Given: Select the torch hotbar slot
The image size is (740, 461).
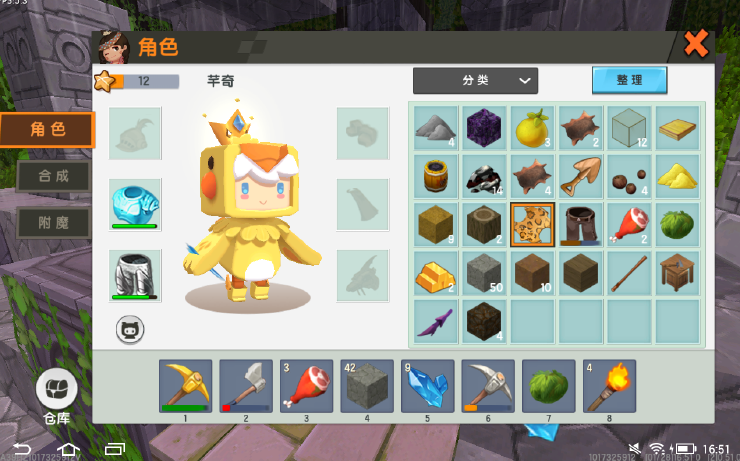Looking at the screenshot, I should point(609,386).
